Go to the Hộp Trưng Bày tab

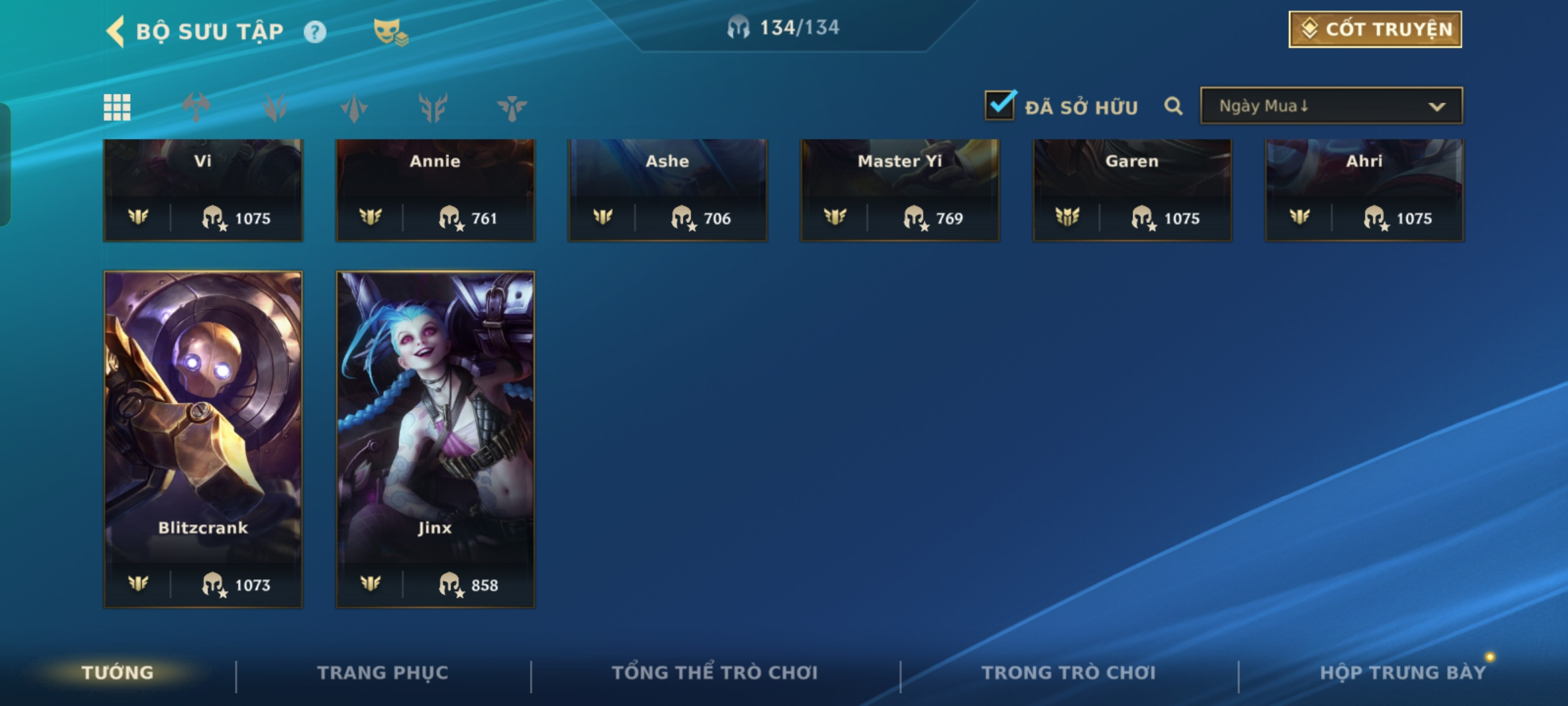(x=1403, y=673)
